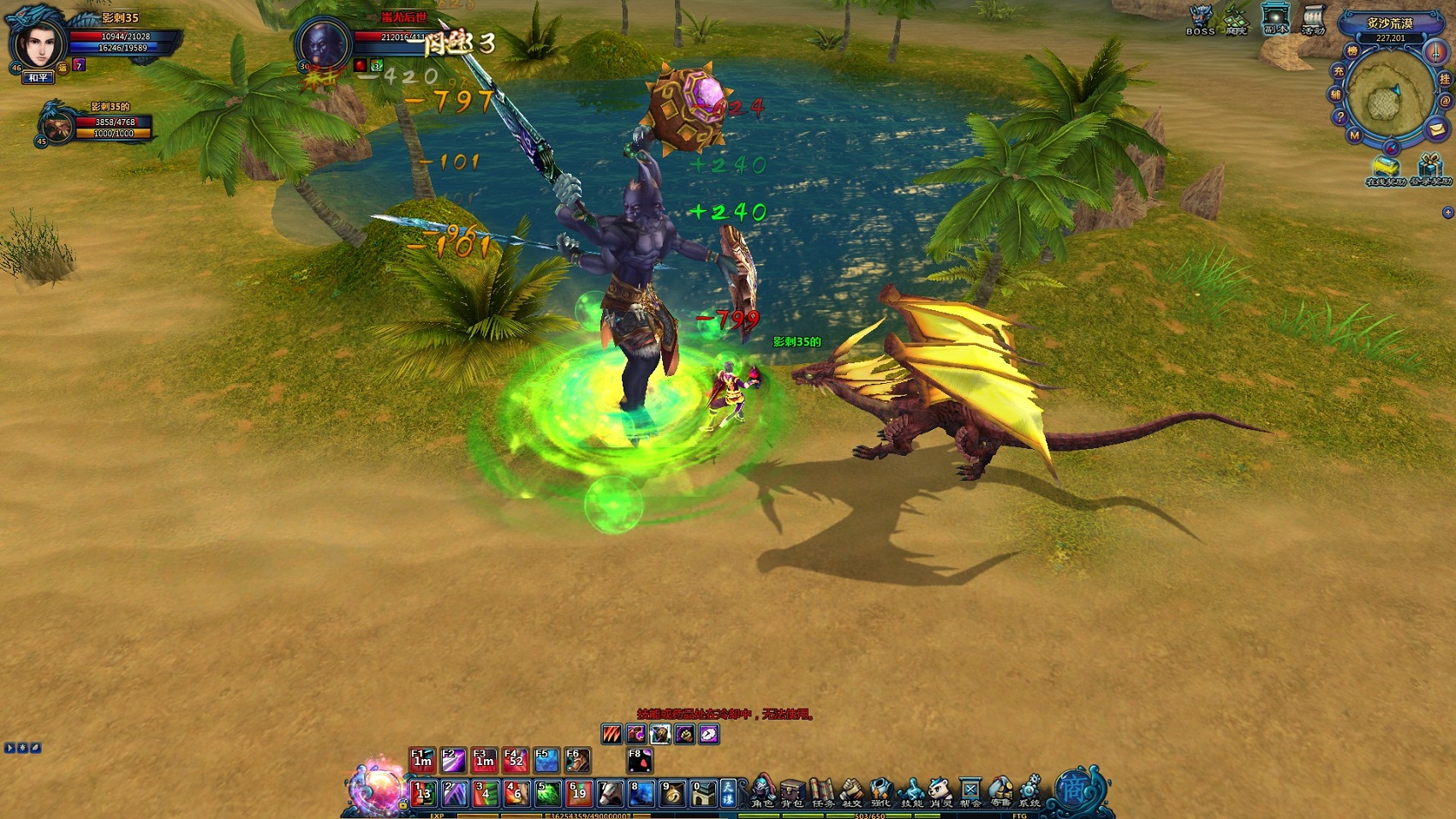
Task: Open the 活动 events scroll
Action: click(x=1313, y=20)
